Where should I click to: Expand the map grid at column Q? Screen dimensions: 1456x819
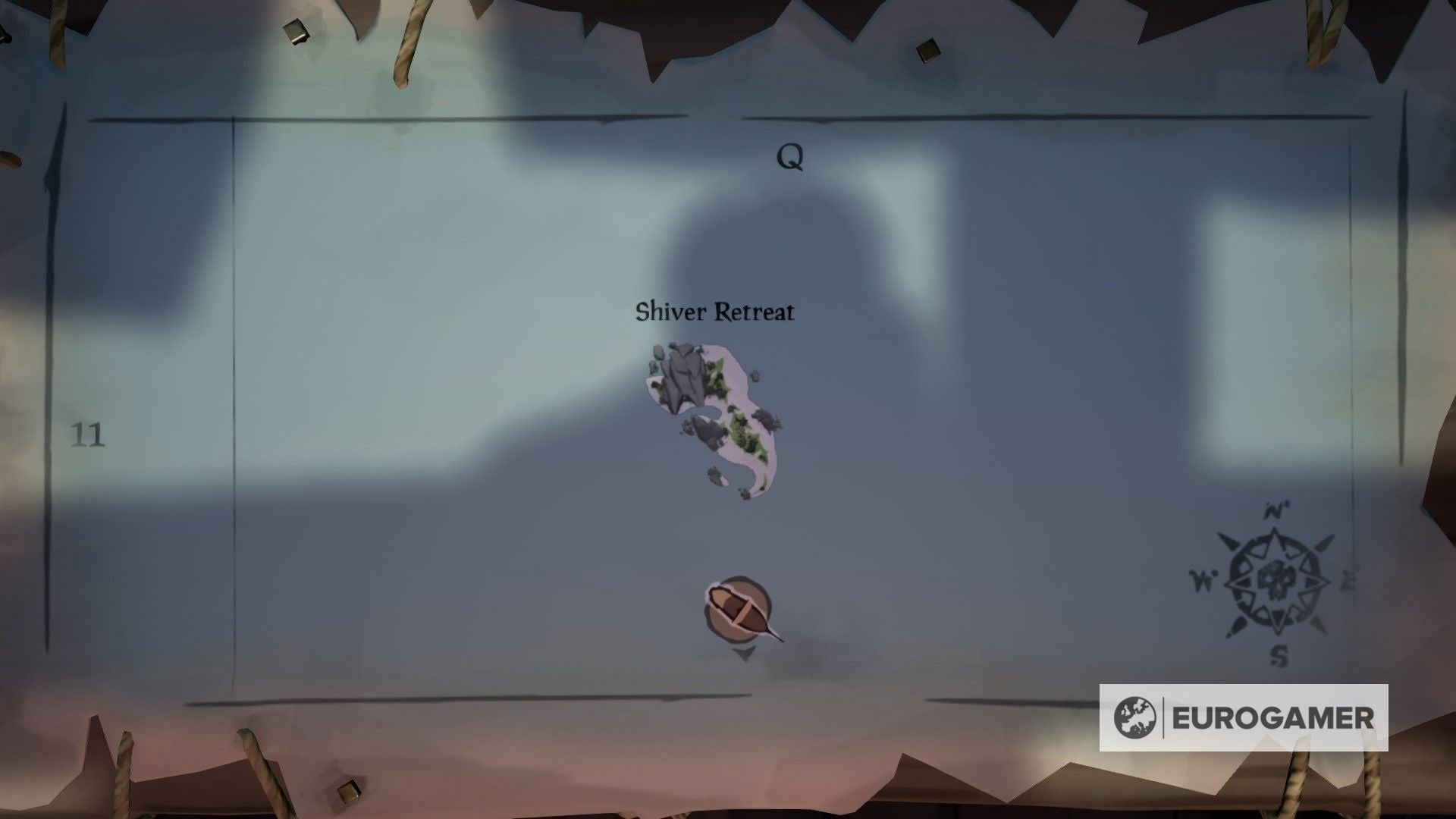click(789, 158)
